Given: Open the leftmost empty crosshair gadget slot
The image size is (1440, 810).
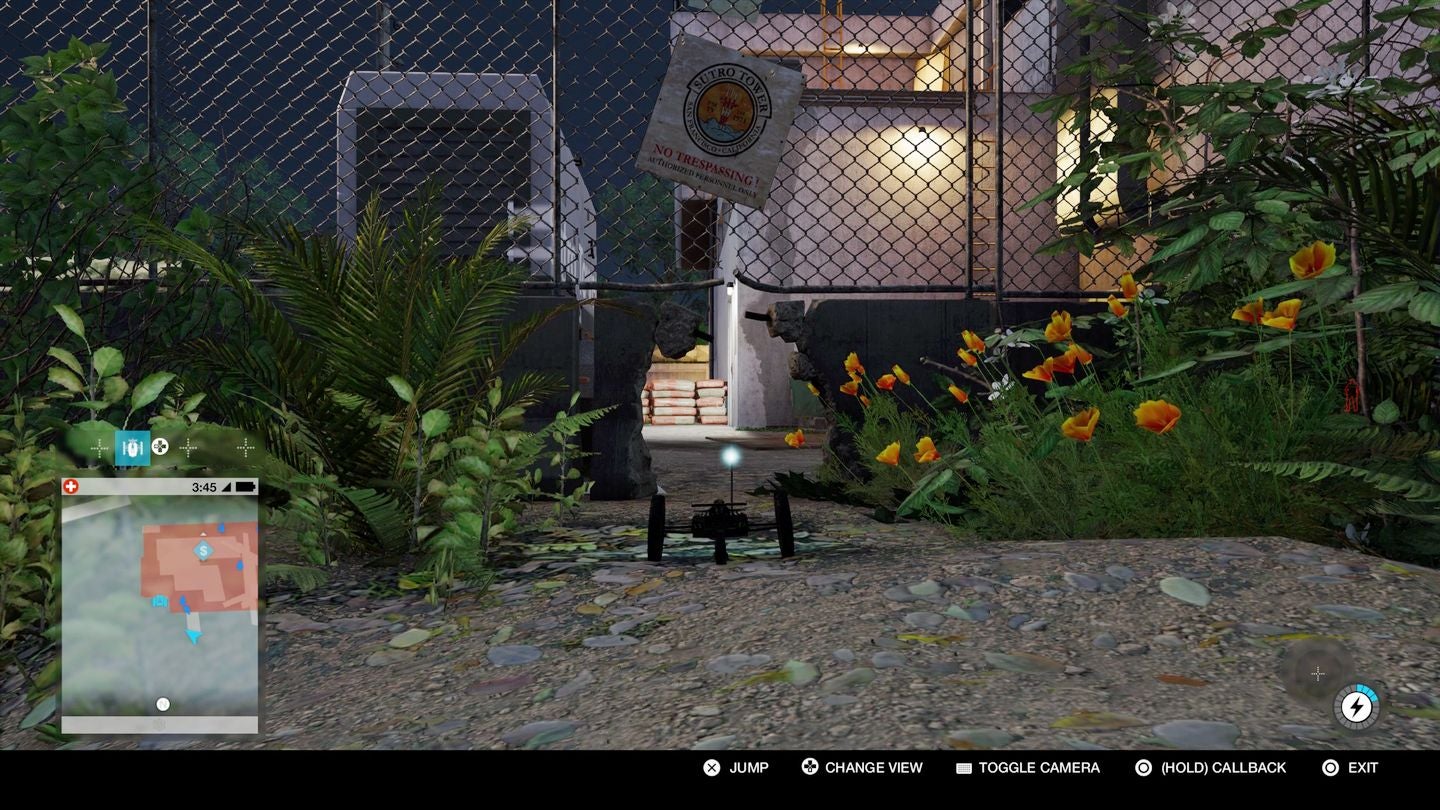Looking at the screenshot, I should click(x=97, y=447).
